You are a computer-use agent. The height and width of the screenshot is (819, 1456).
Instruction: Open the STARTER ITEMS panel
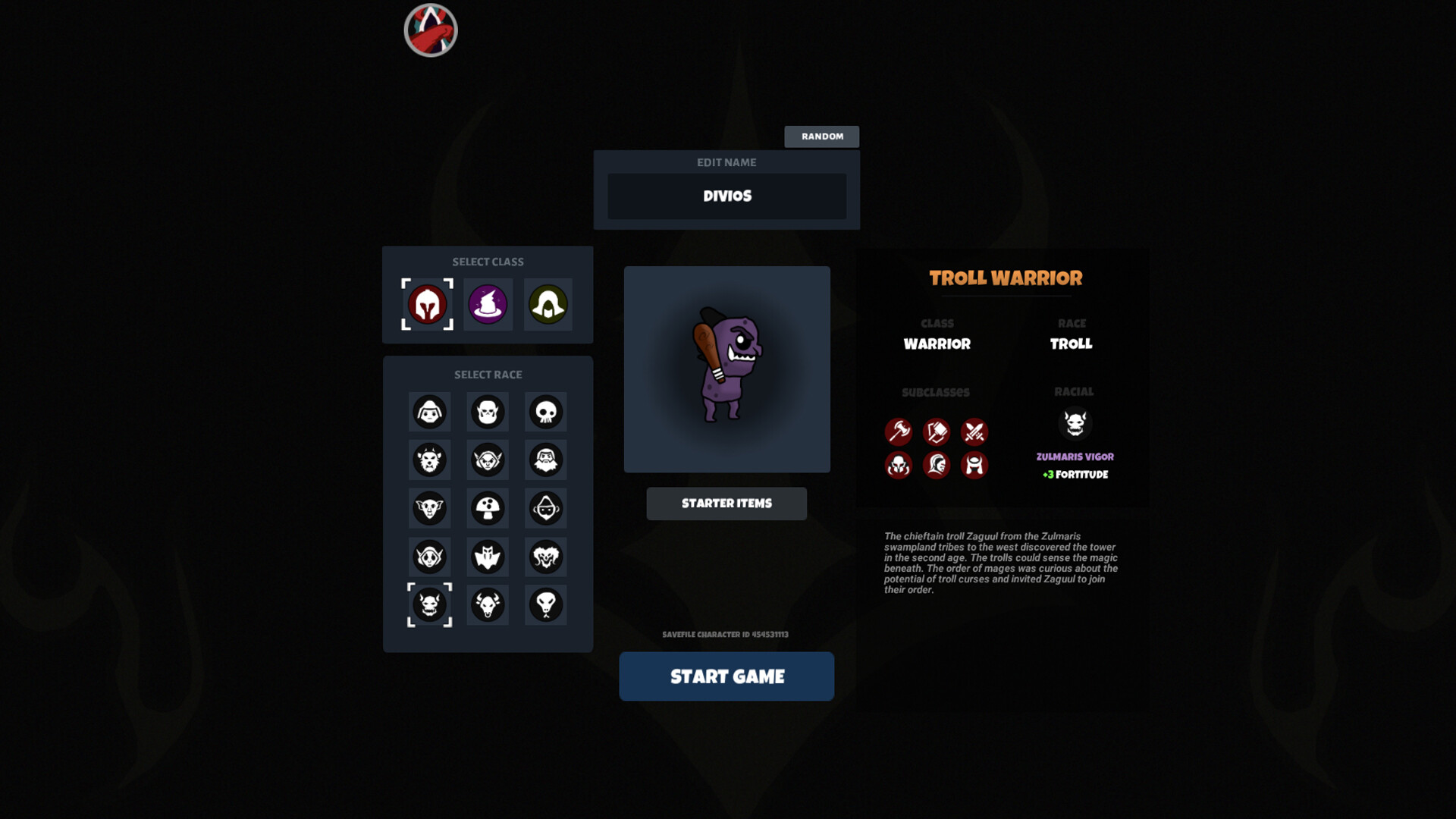[726, 503]
